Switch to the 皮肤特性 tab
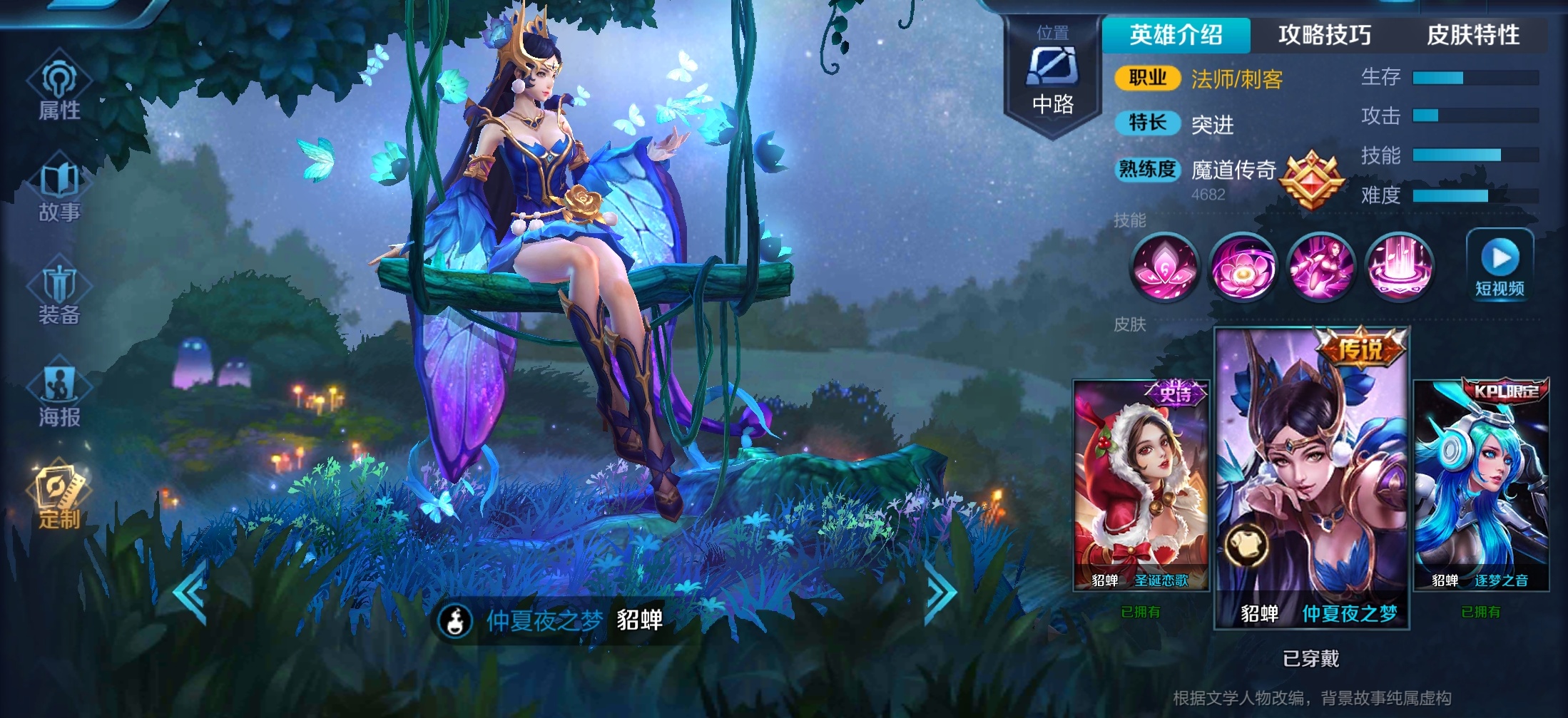 click(1472, 35)
